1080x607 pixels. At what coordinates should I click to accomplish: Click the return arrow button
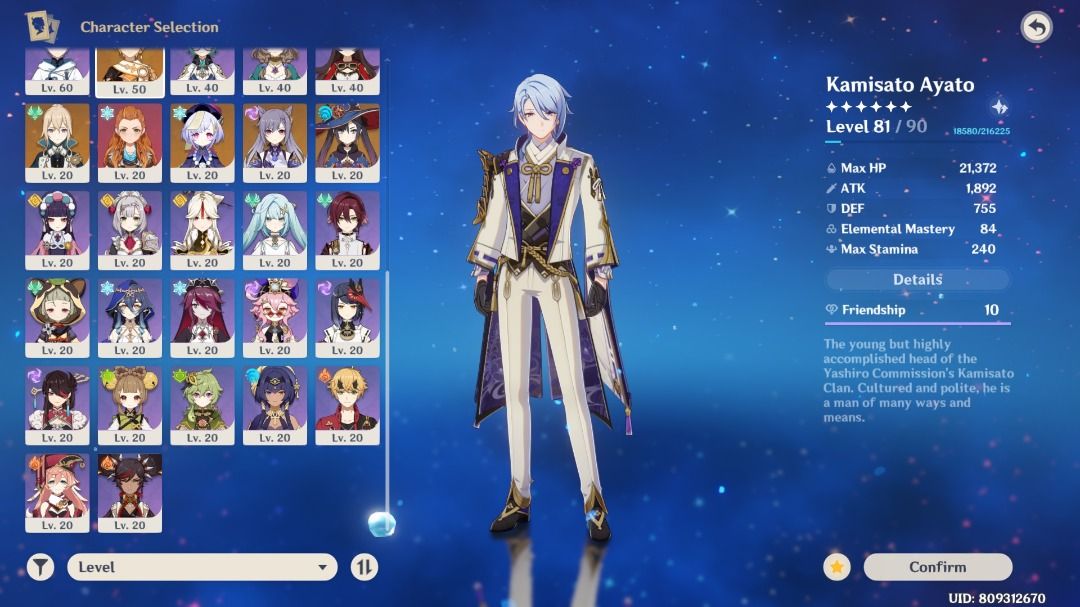1036,27
